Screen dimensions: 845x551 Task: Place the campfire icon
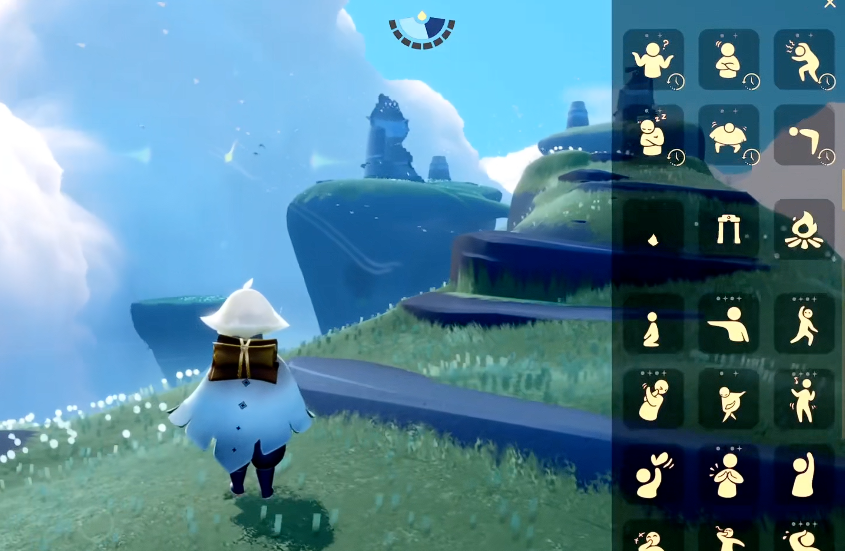pyautogui.click(x=803, y=230)
